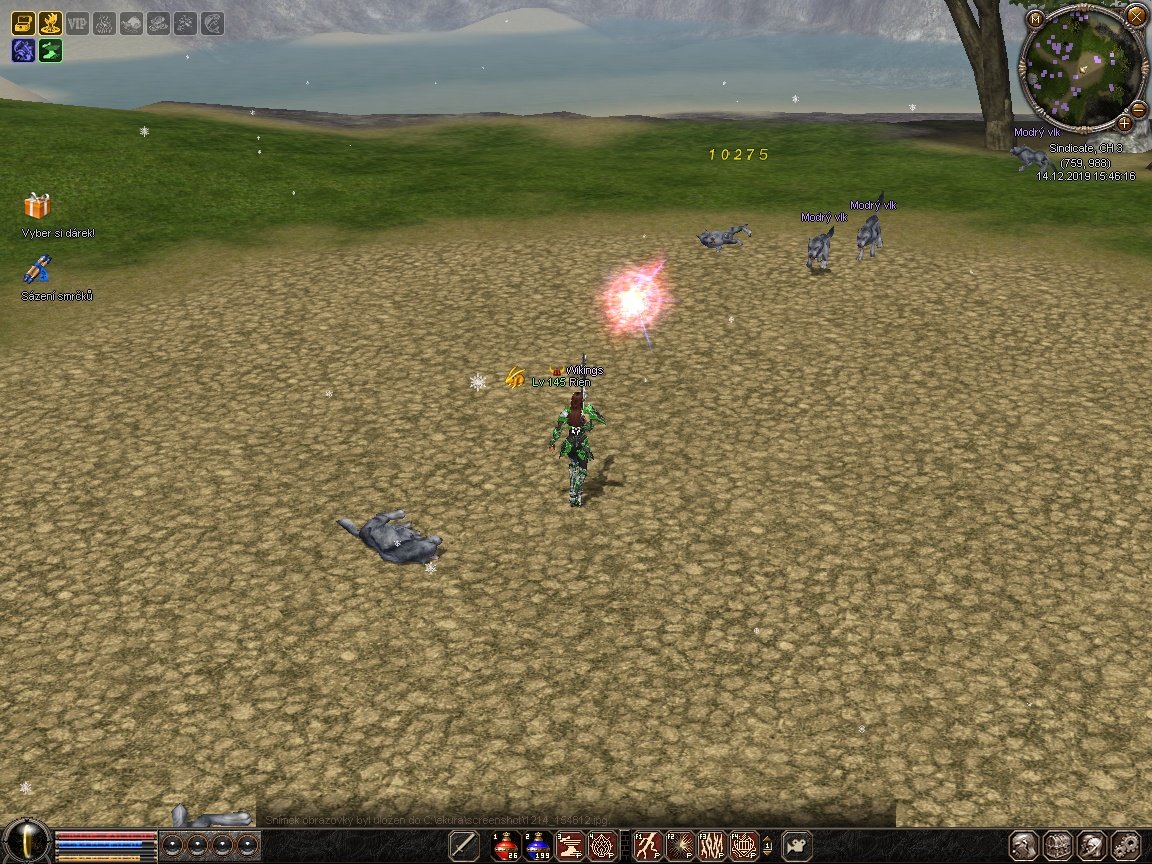Activate the F4 skill on the quickbar
The width and height of the screenshot is (1152, 864).
743,846
